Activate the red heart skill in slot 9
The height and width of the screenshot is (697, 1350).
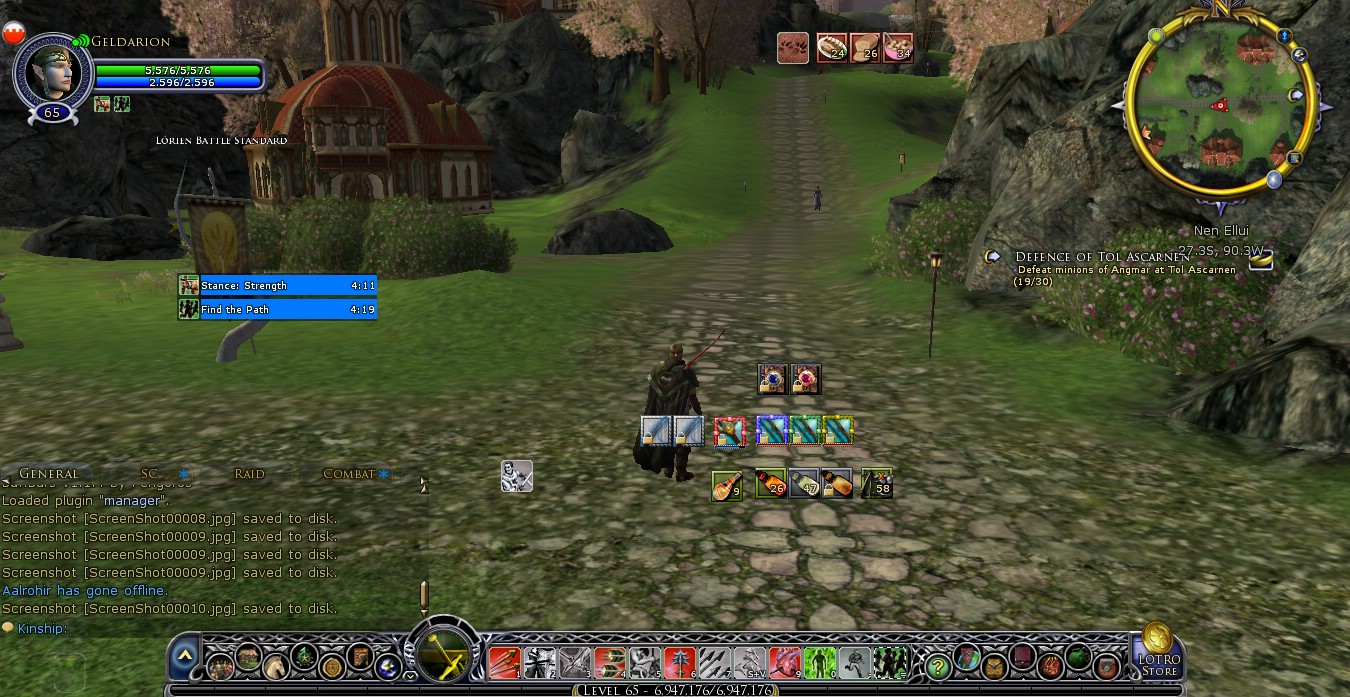(x=785, y=662)
